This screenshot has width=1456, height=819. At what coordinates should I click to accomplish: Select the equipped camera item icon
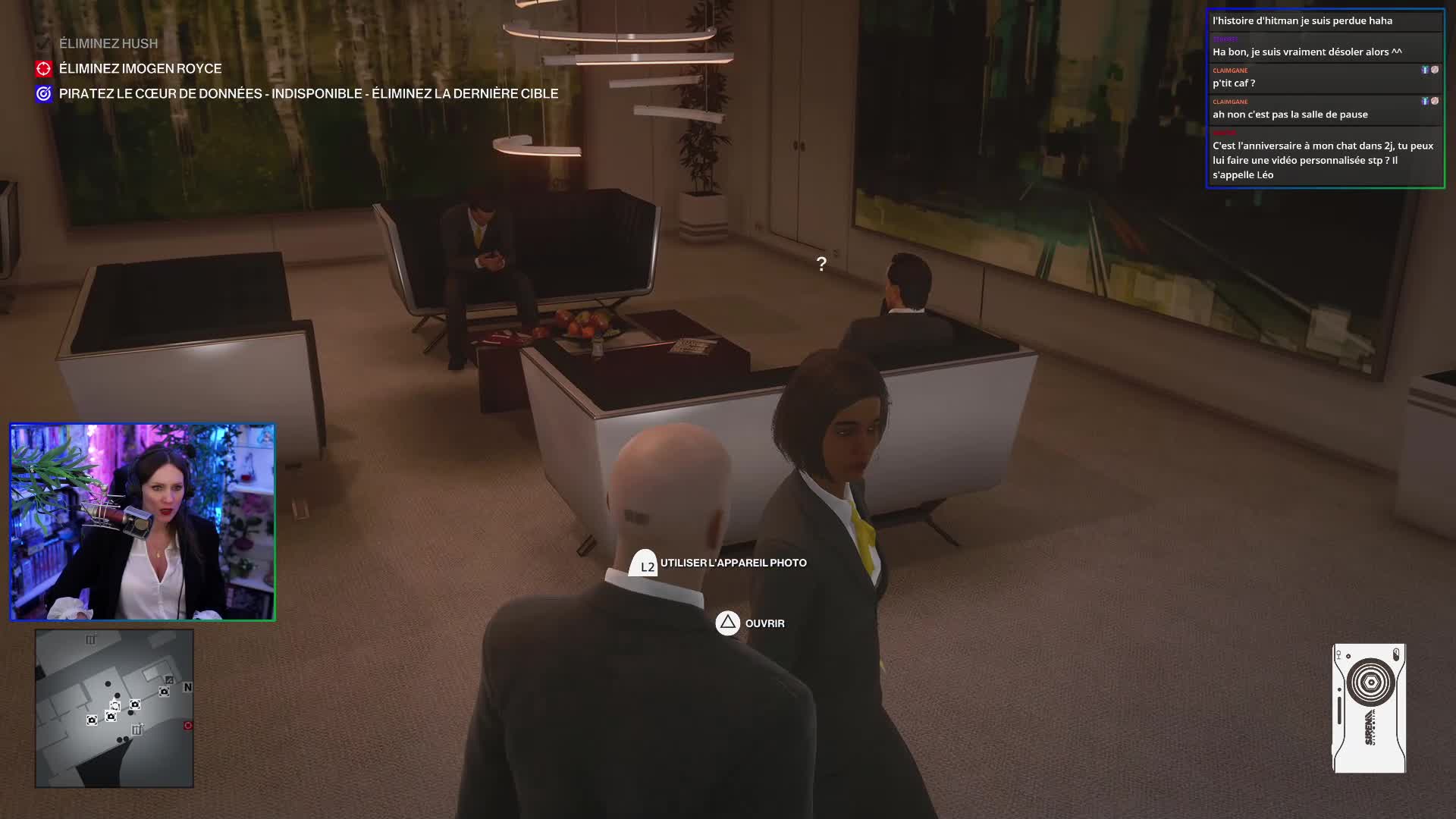(x=1369, y=708)
